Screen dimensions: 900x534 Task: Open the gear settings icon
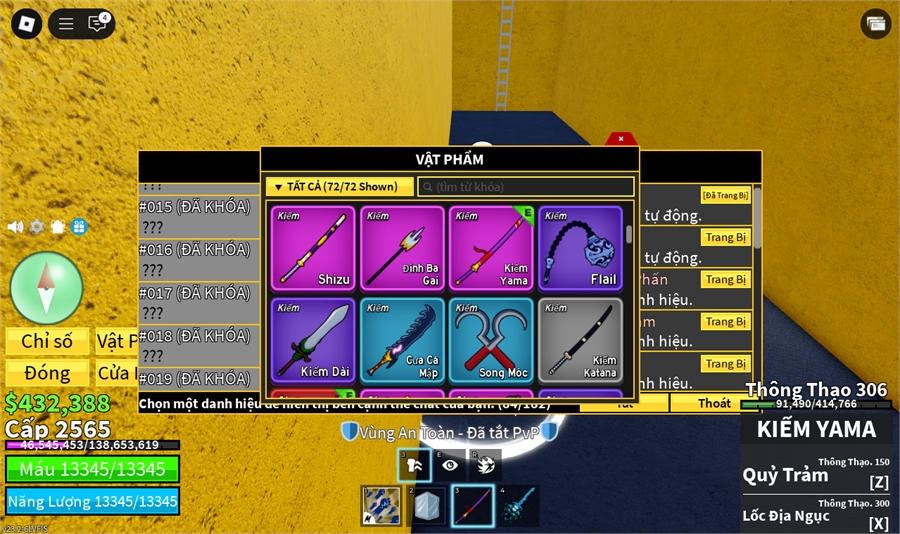point(37,227)
